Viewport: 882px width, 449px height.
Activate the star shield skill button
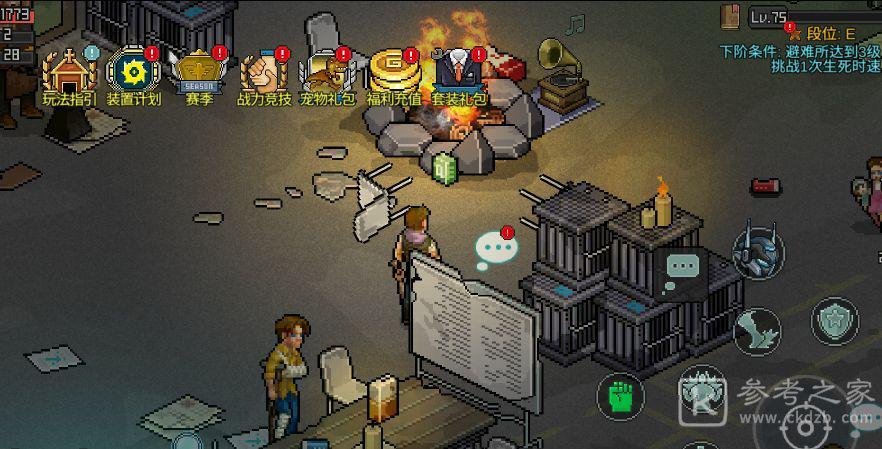tap(833, 322)
